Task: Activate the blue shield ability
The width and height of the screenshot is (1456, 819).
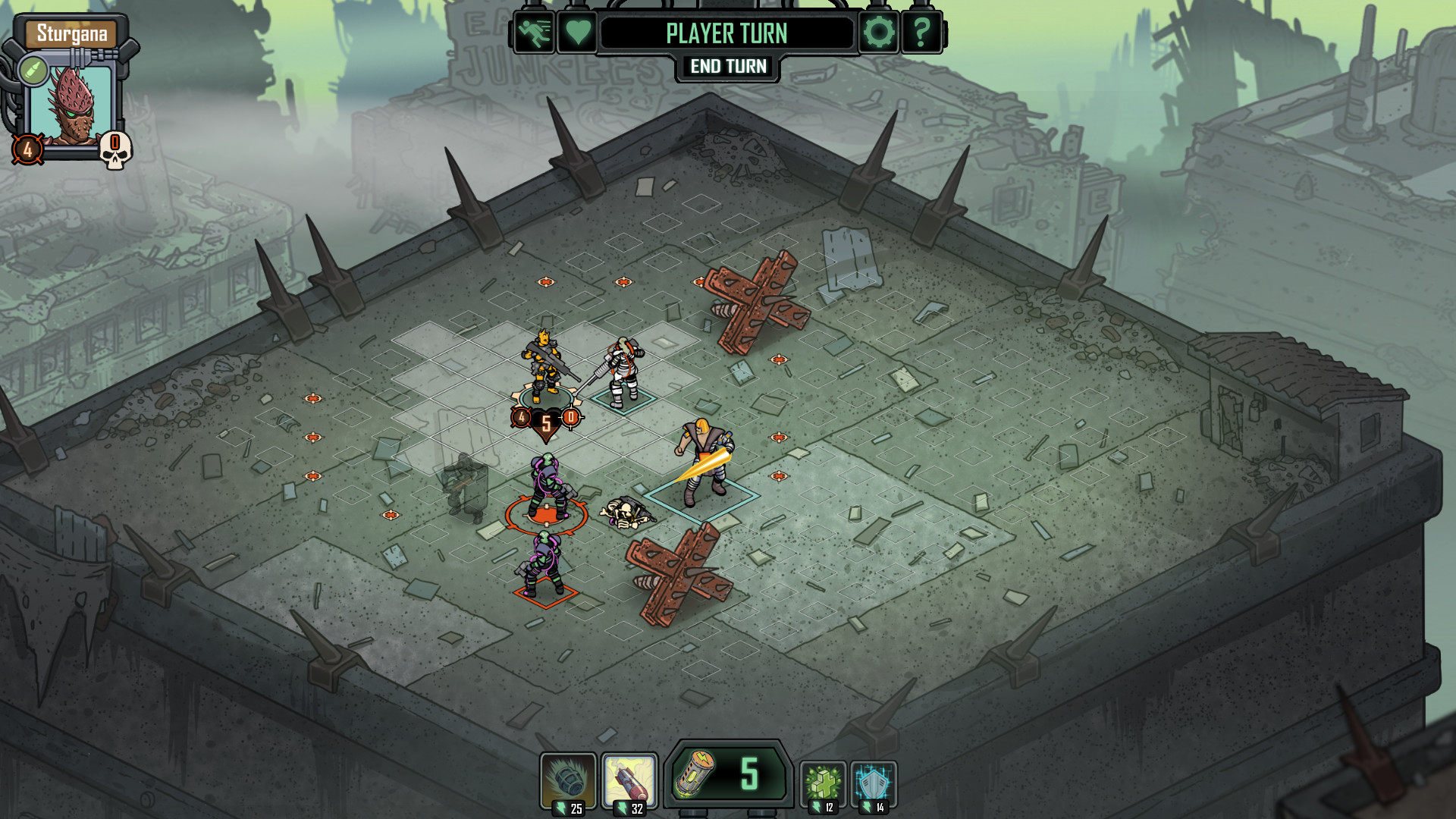Action: click(874, 783)
